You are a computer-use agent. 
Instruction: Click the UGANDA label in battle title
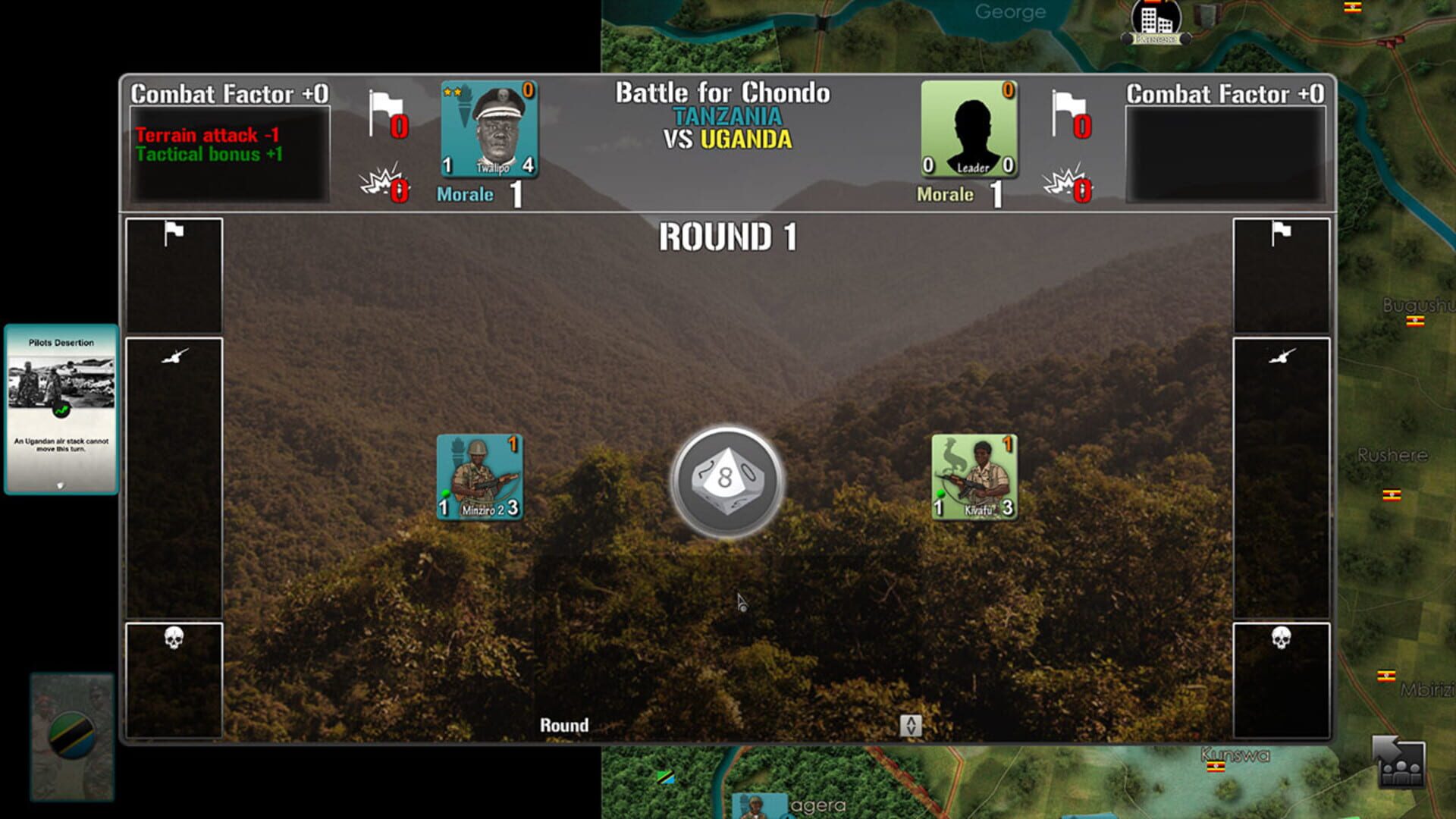click(745, 139)
